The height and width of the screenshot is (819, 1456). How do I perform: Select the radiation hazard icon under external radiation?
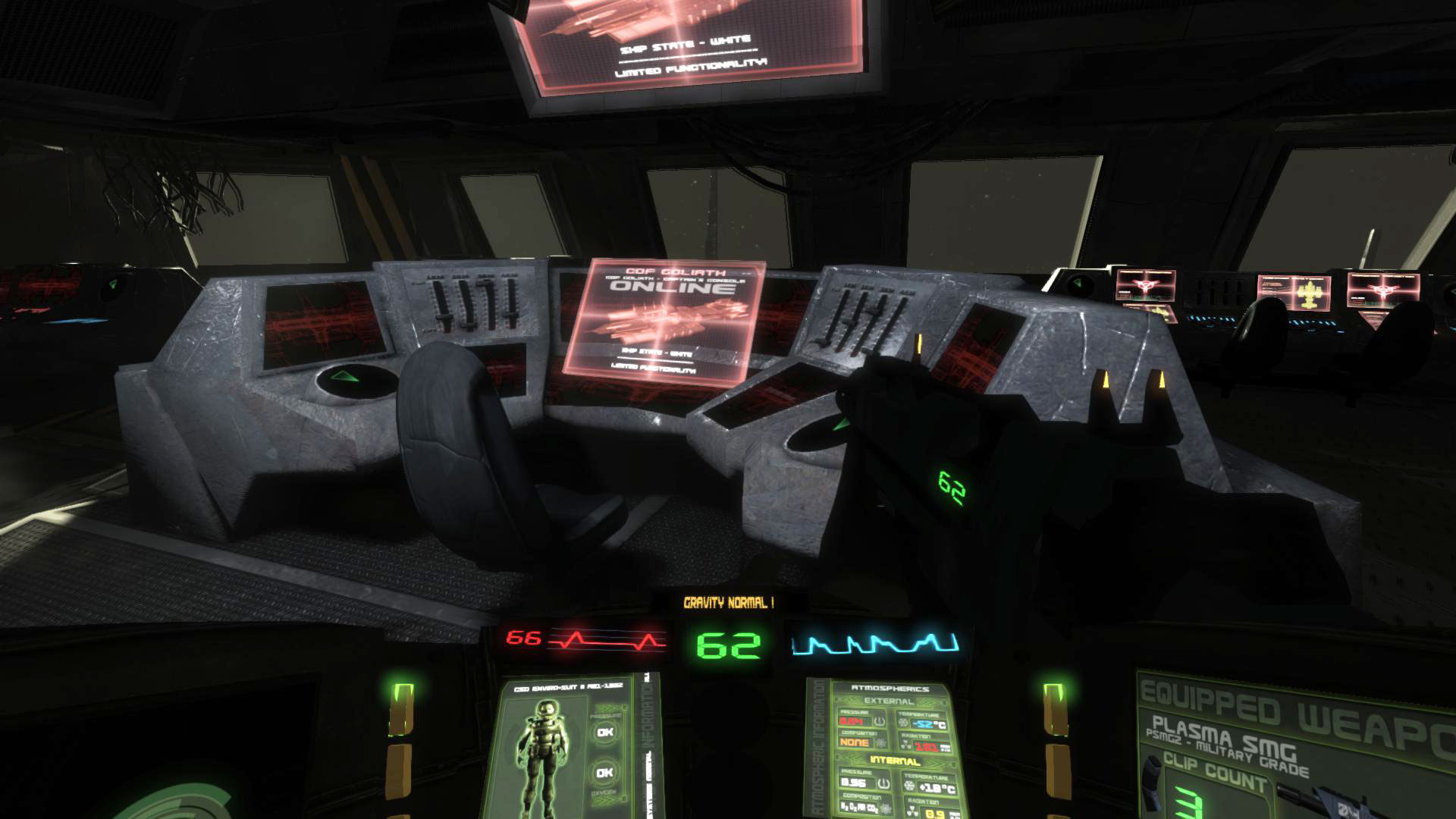[907, 744]
